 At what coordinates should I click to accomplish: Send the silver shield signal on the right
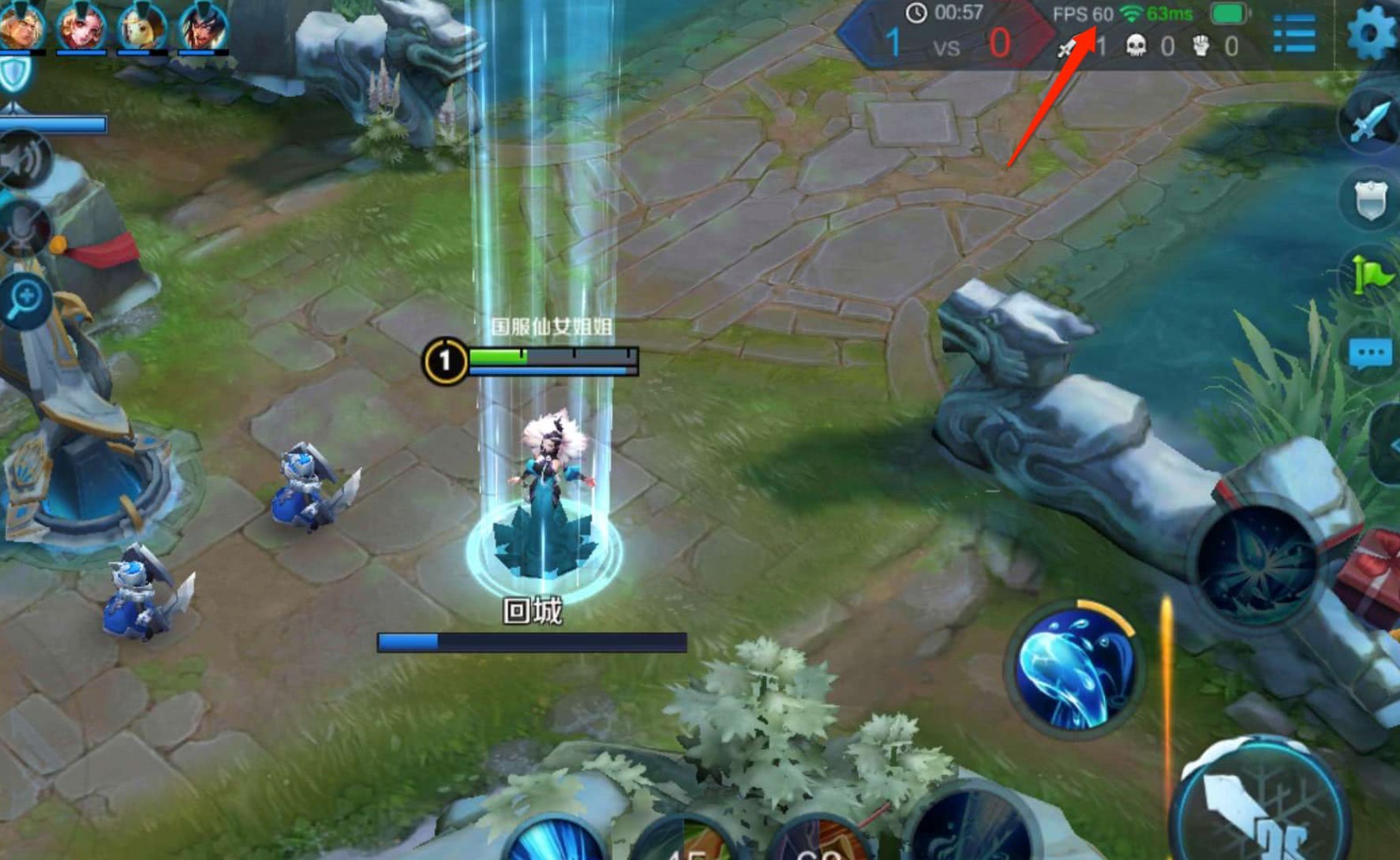pos(1372,200)
